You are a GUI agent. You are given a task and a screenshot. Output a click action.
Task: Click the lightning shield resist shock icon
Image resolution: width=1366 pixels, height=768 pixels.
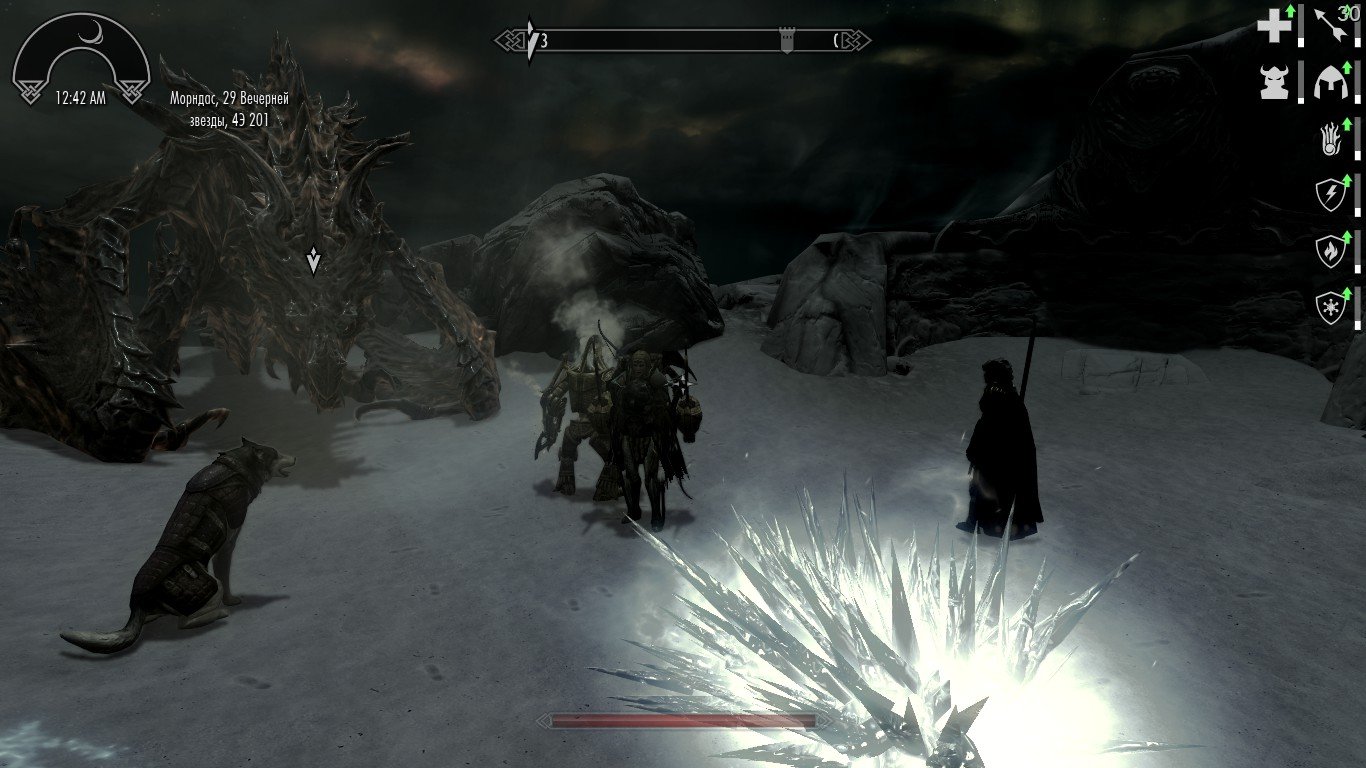1332,195
